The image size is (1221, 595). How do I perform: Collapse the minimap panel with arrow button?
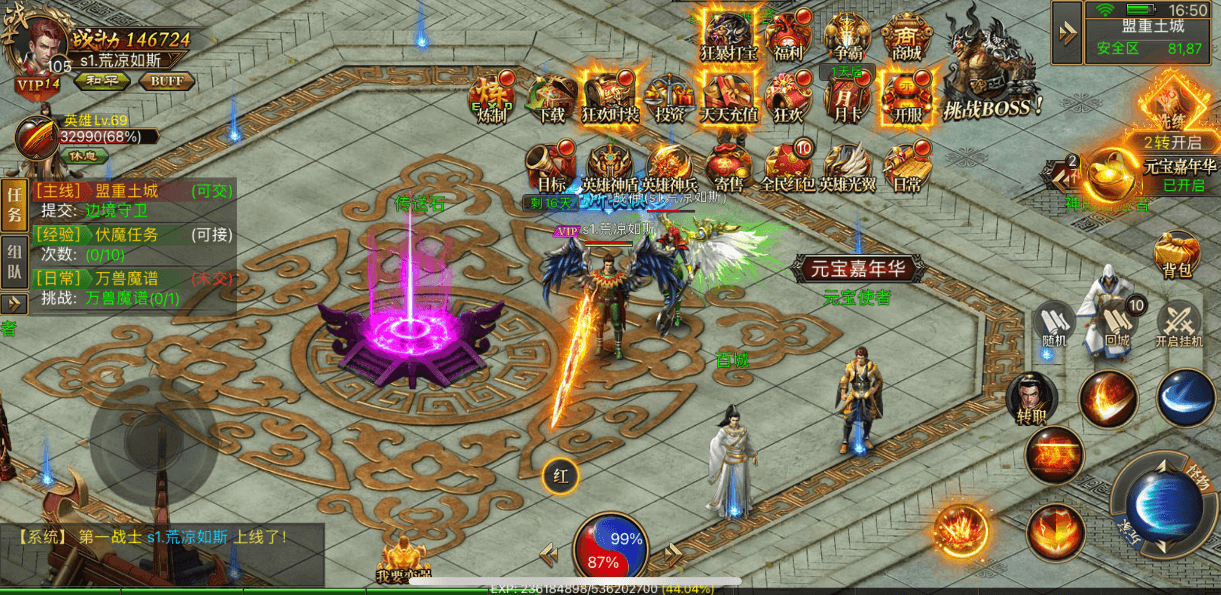point(1066,33)
